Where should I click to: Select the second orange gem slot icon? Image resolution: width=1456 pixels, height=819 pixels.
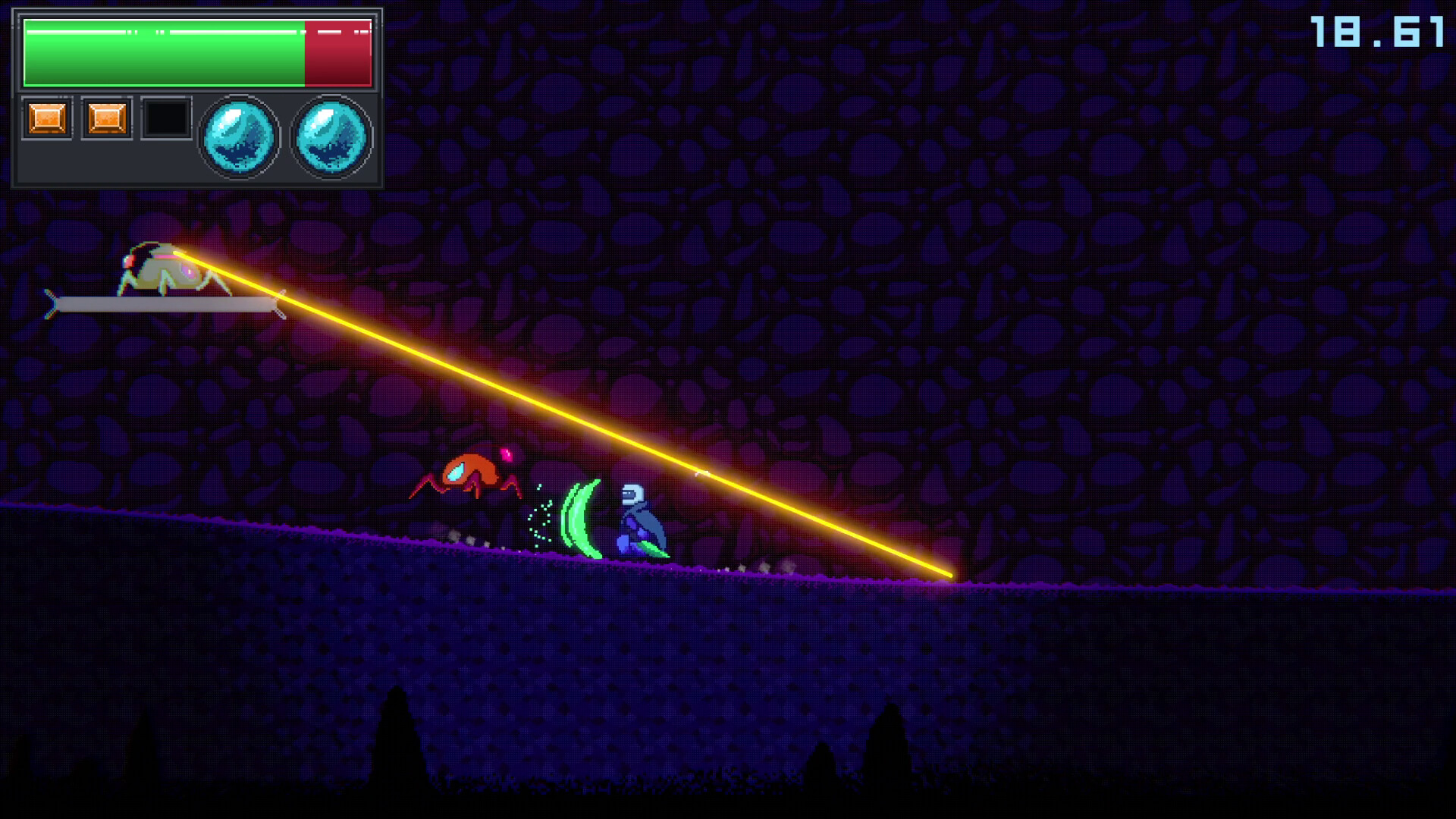106,118
